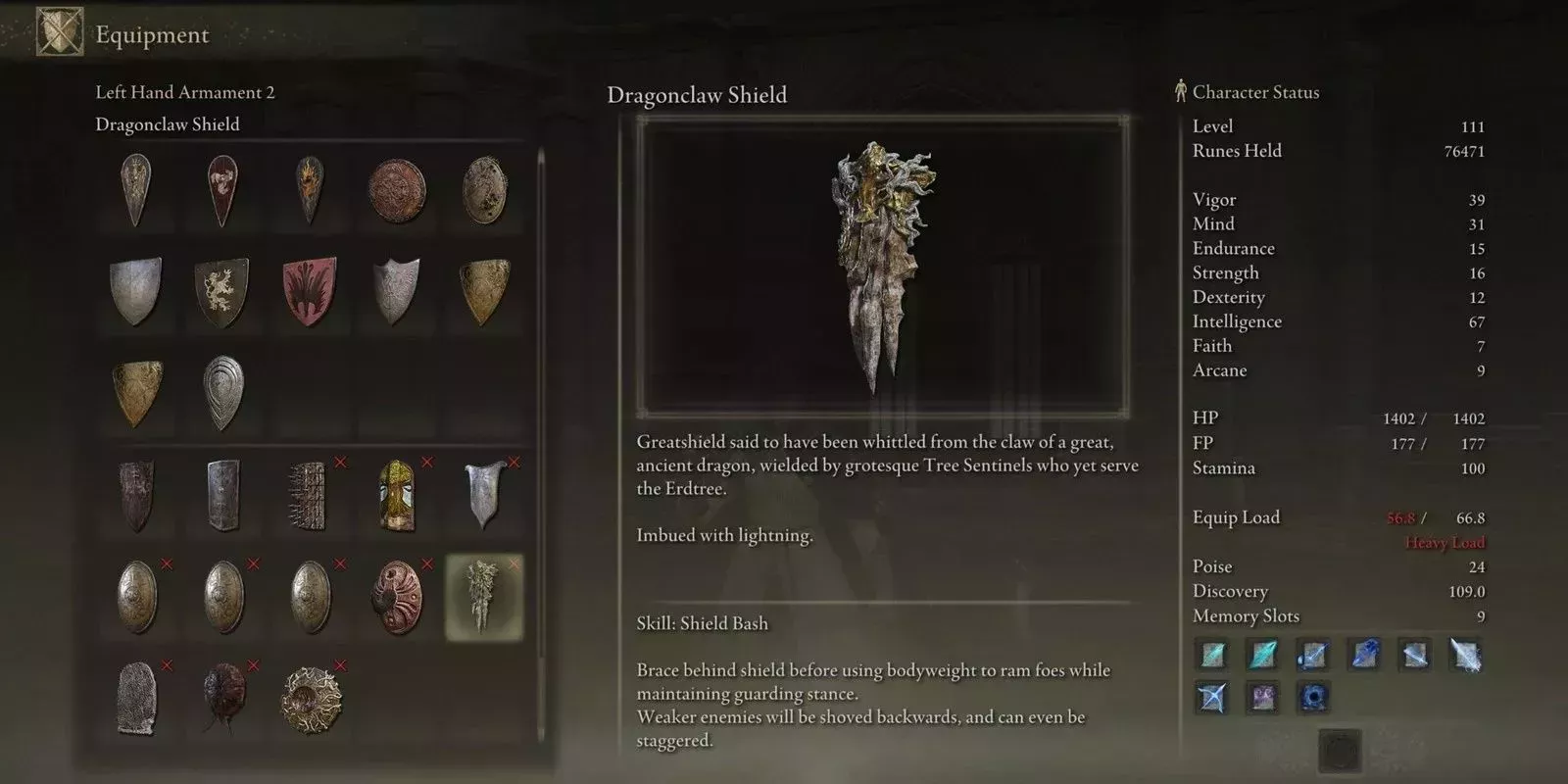The height and width of the screenshot is (784, 1568).
Task: Select the grey stone slab greatshield
Action: [135, 698]
